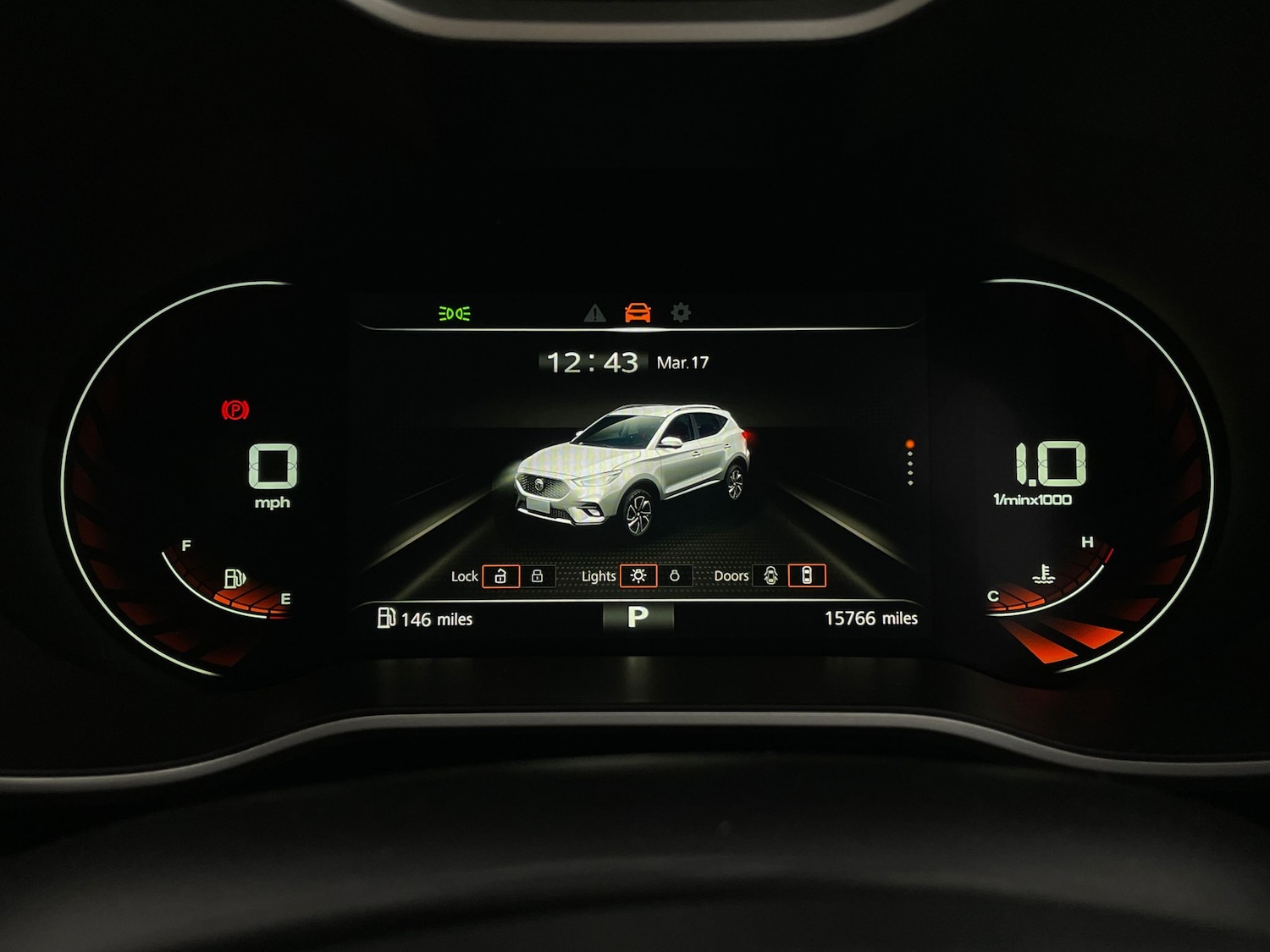Screen dimensions: 1270x952
Task: Click the orange page indicator dot
Action: 910,443
